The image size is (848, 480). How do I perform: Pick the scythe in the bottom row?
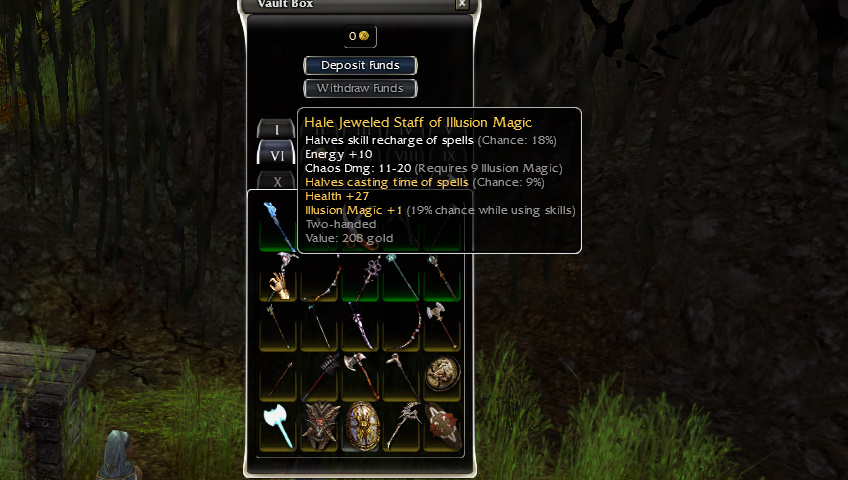(x=402, y=427)
